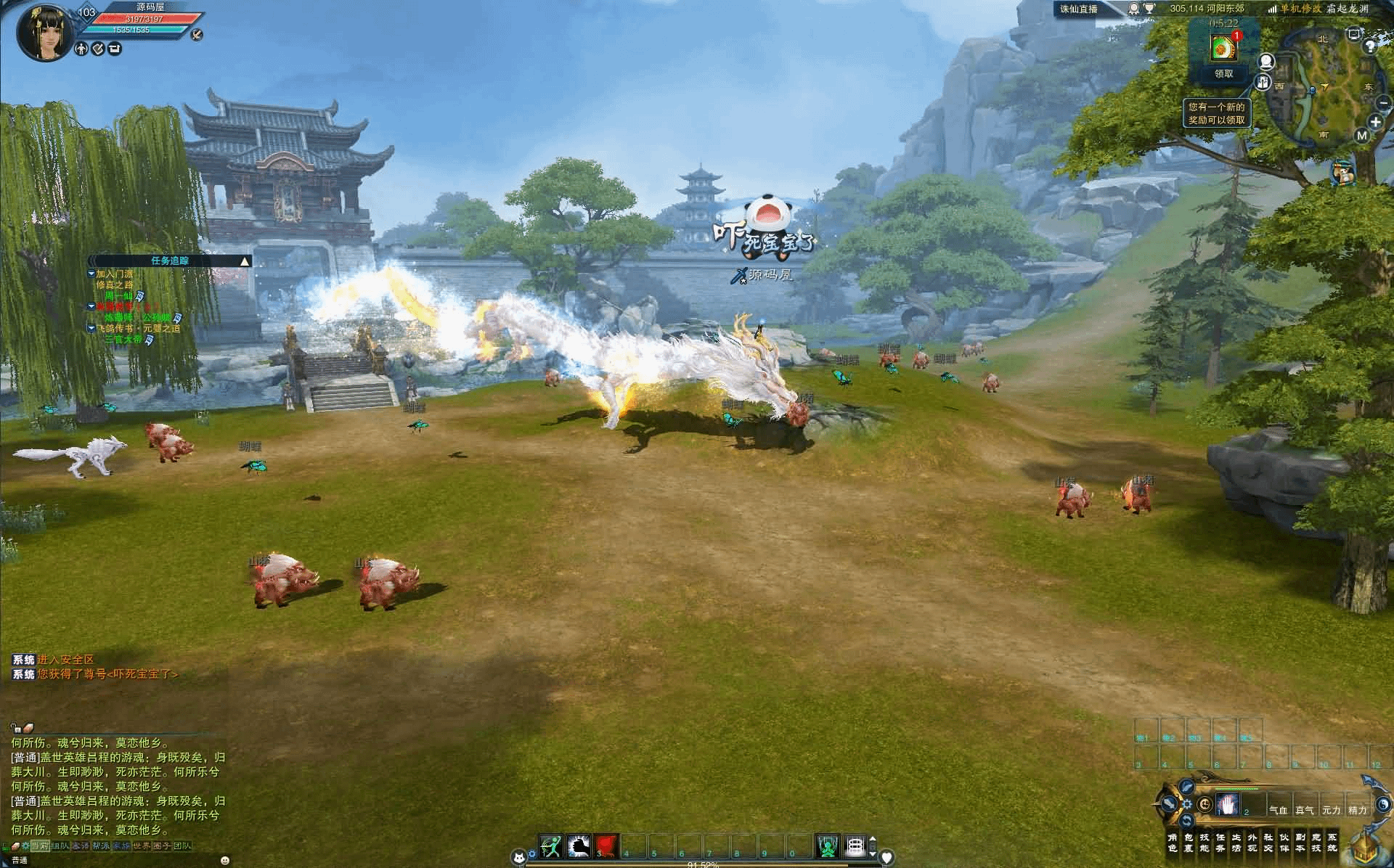The width and height of the screenshot is (1394, 868).
Task: Zoom in the minimap with the plus button
Action: [x=1375, y=123]
